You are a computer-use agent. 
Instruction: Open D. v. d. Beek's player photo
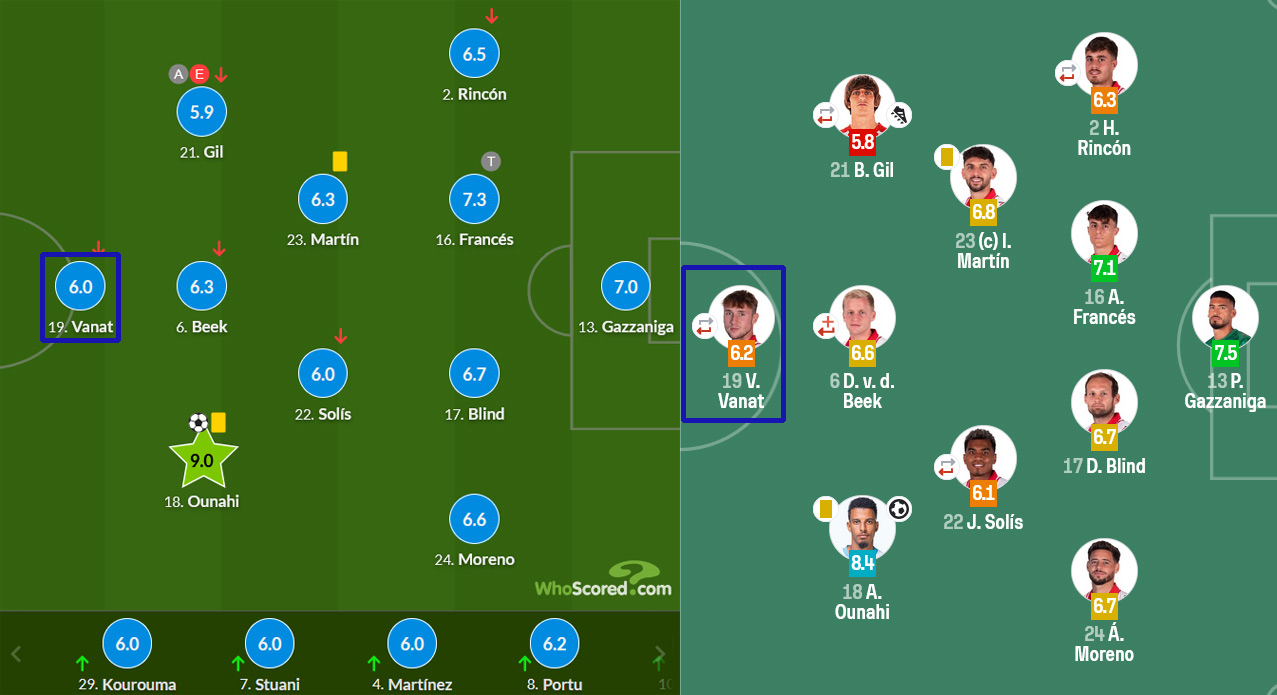862,317
